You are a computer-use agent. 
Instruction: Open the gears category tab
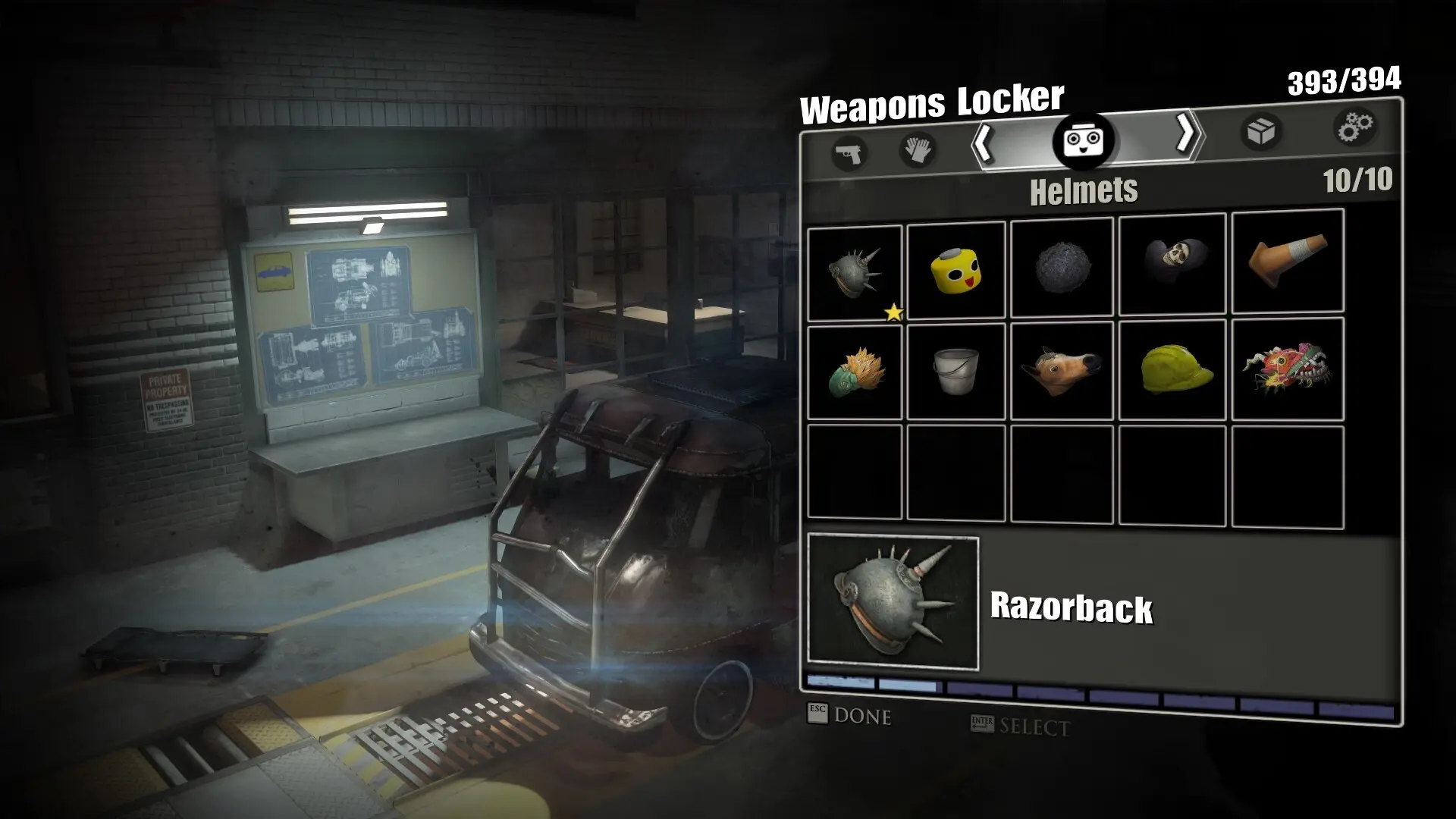coord(1354,127)
